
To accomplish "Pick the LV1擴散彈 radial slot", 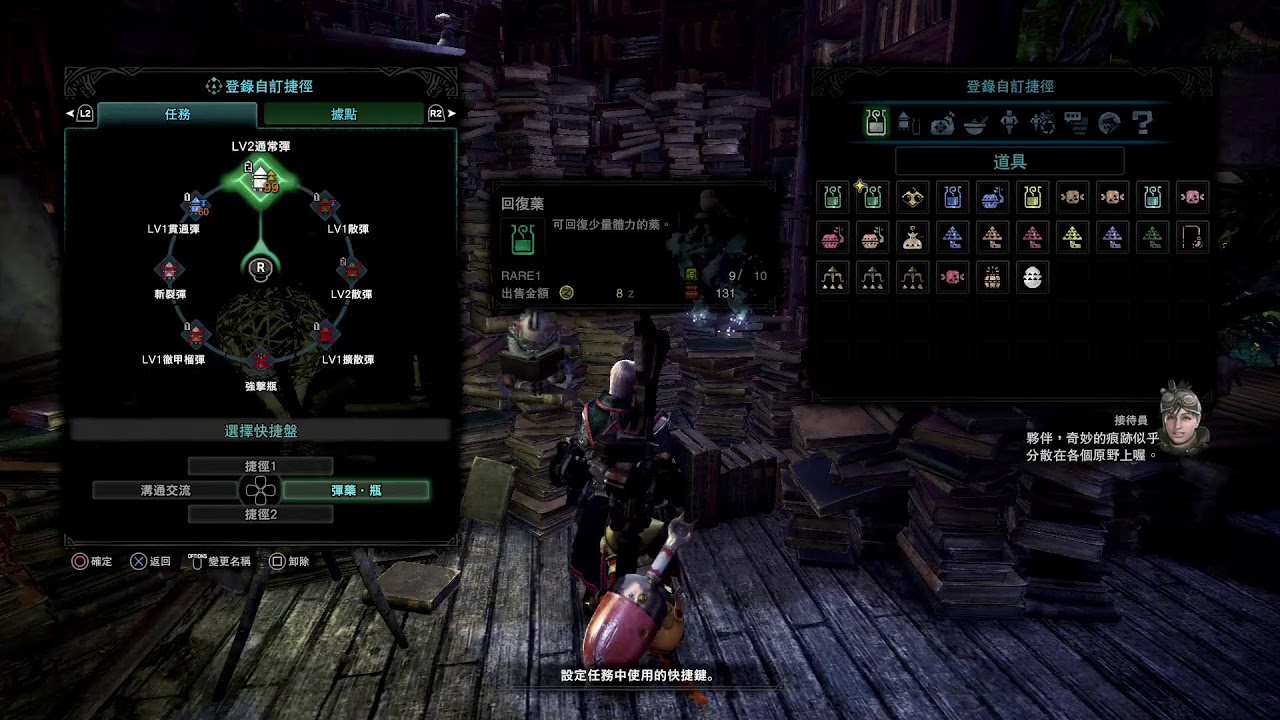I will [x=325, y=334].
